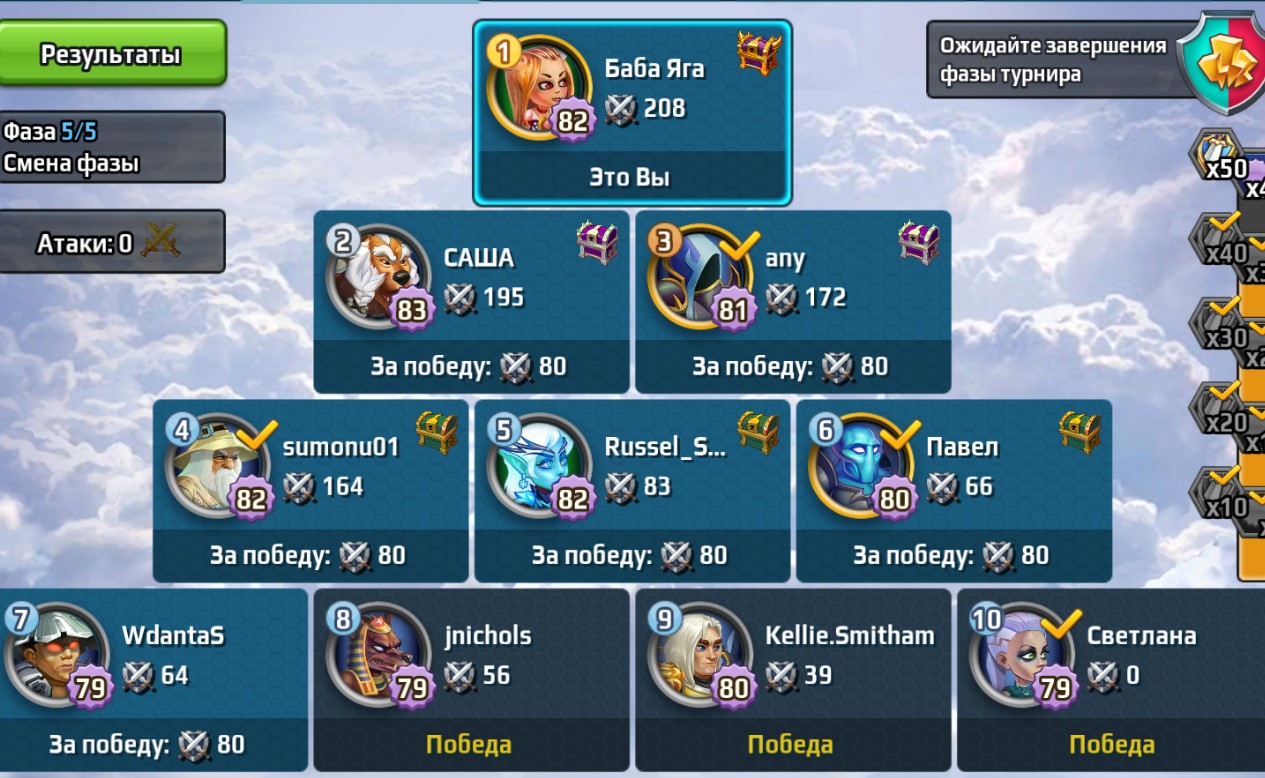Open the Результаты results screen
1265x778 pixels.
click(x=112, y=53)
